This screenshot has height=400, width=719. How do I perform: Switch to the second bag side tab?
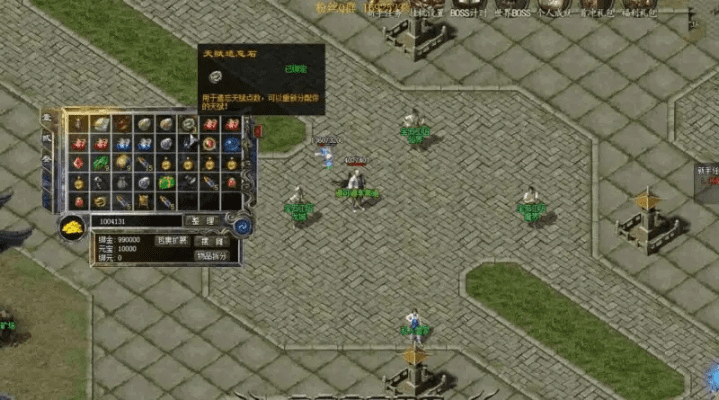46,140
